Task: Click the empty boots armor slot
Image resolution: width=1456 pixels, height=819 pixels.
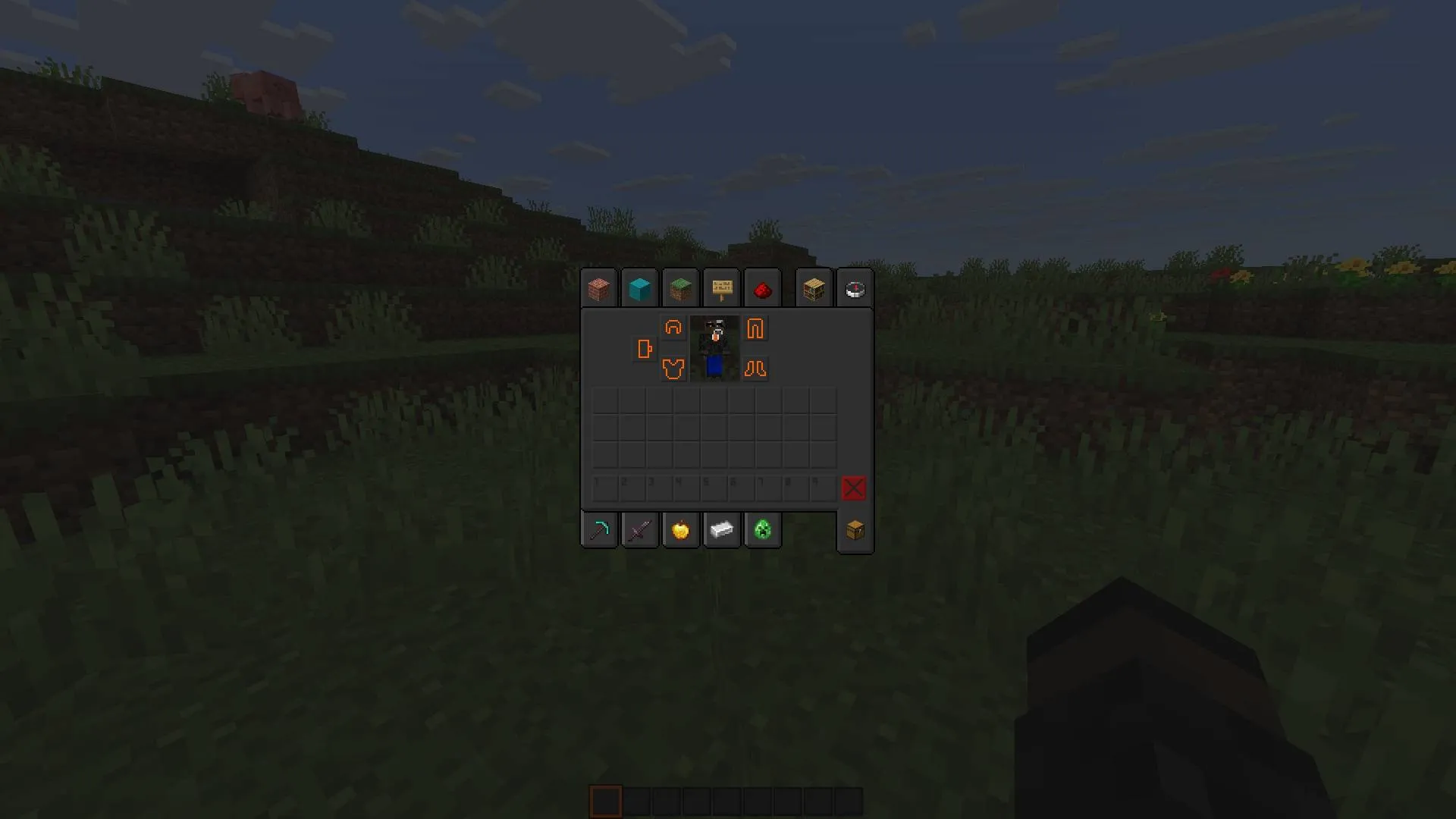Action: (x=755, y=369)
